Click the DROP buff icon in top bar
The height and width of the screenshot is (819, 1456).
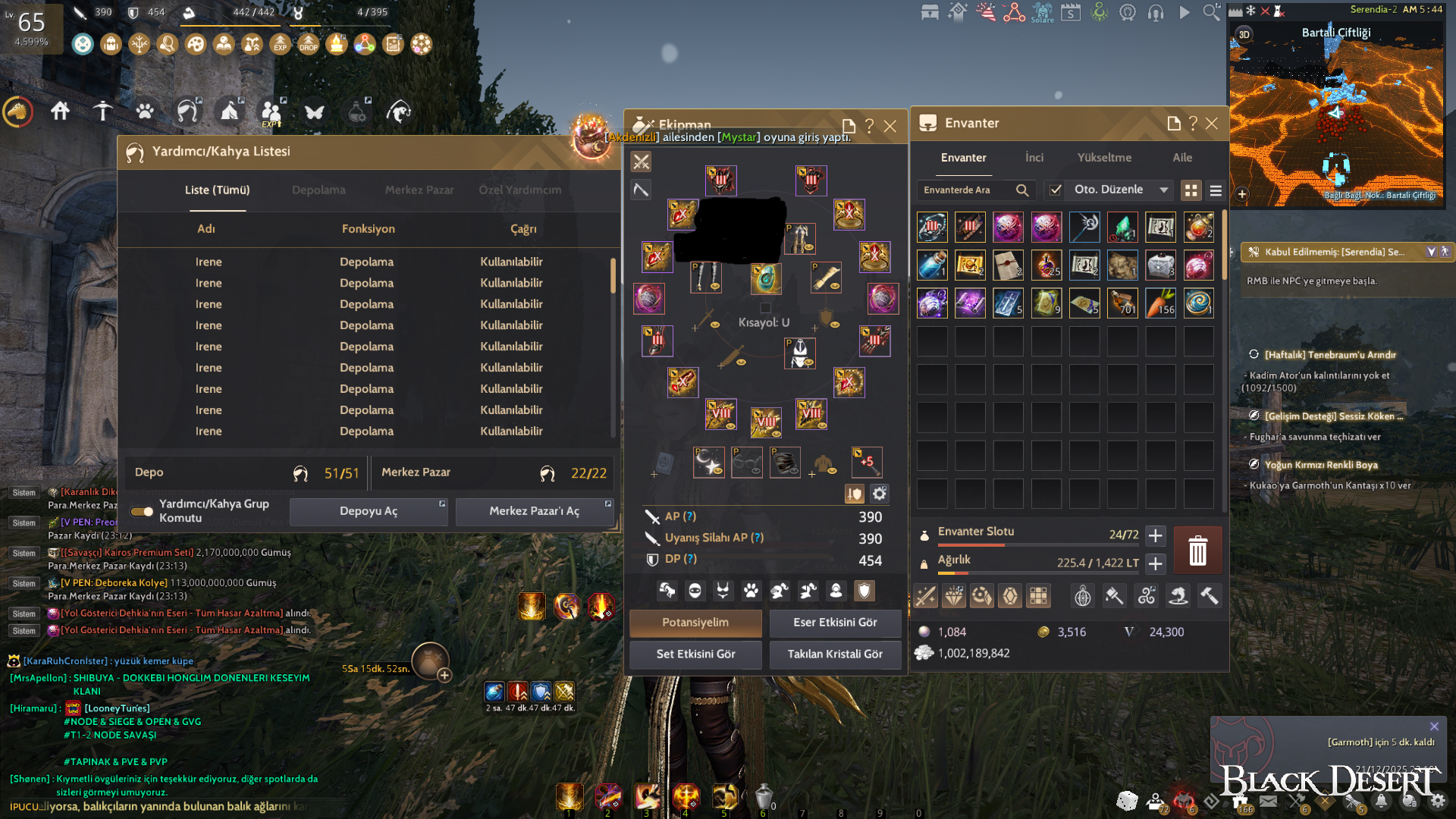click(x=308, y=44)
